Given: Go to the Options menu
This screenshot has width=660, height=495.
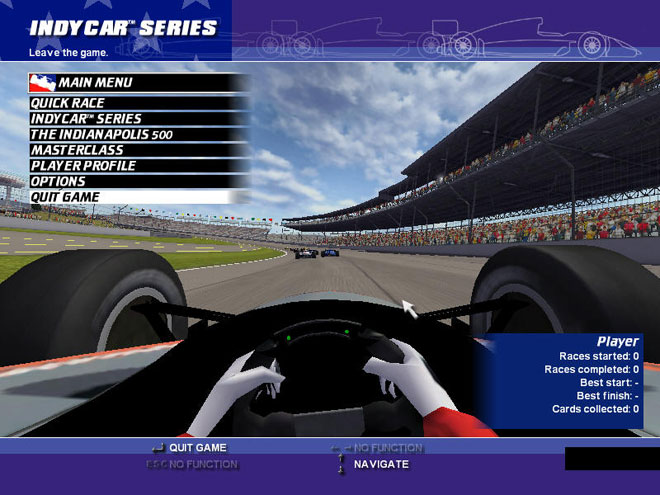Looking at the screenshot, I should coord(58,181).
